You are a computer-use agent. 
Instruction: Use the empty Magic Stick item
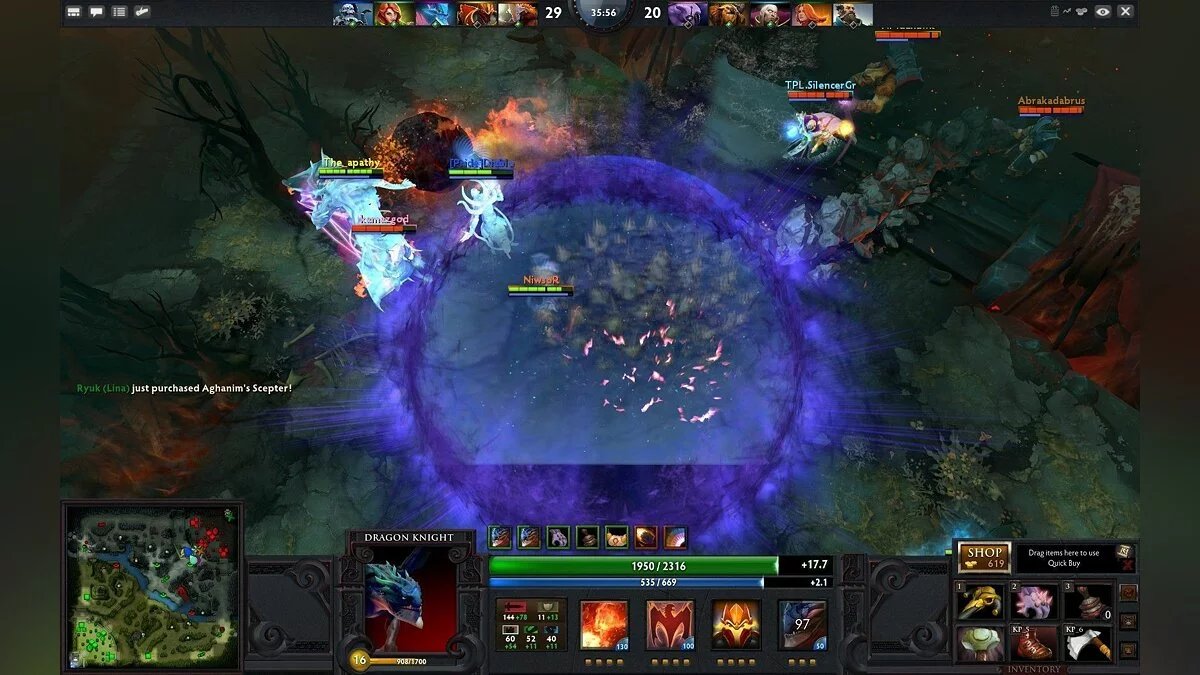pyautogui.click(x=1089, y=602)
